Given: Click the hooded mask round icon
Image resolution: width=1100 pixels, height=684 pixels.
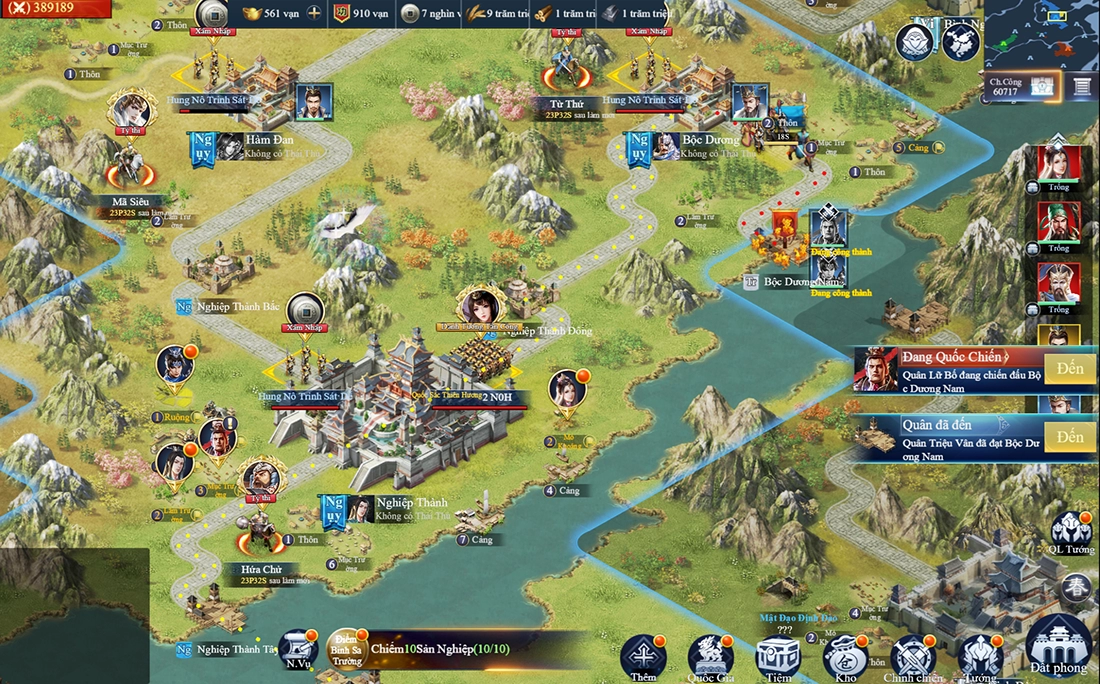Looking at the screenshot, I should 915,42.
